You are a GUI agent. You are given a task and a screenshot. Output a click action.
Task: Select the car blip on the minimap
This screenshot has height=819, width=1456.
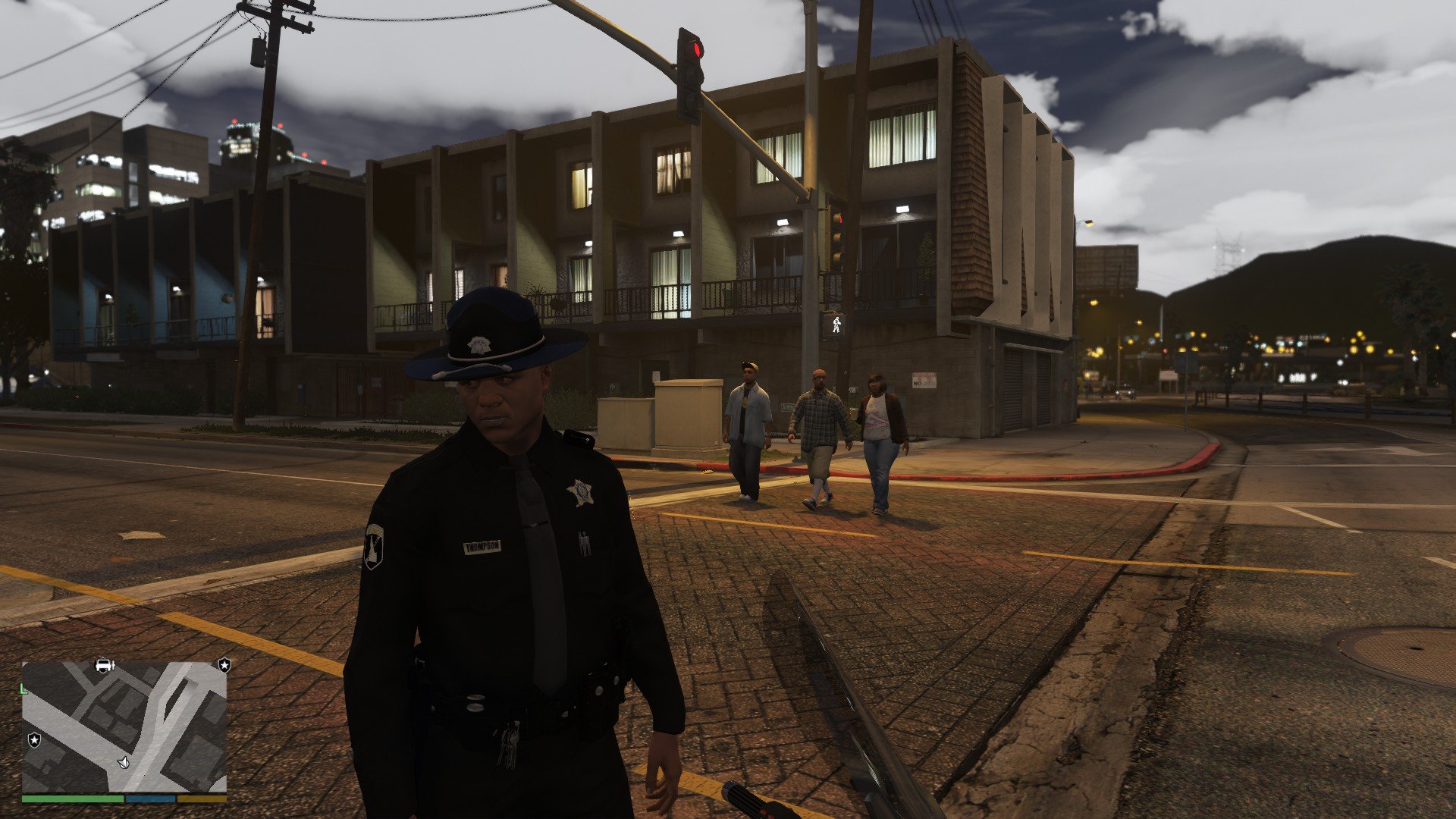pos(105,665)
